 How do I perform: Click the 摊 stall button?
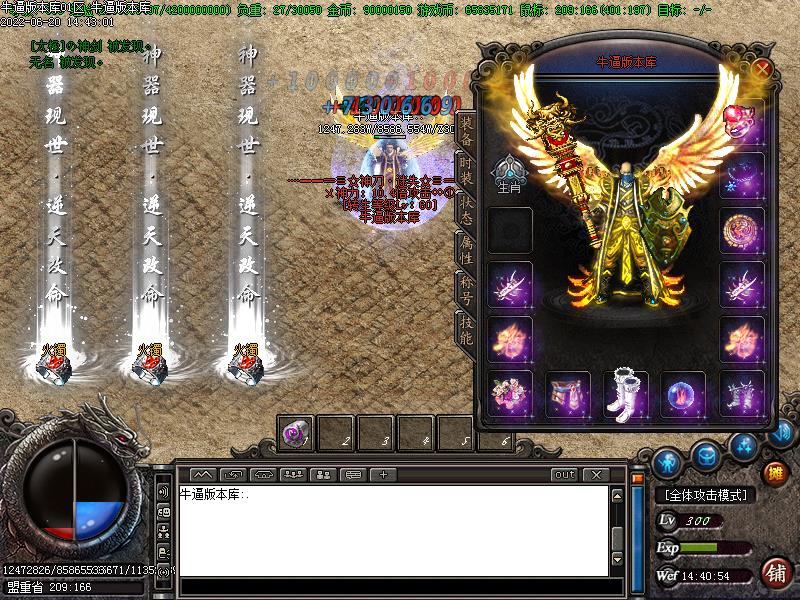pos(775,472)
